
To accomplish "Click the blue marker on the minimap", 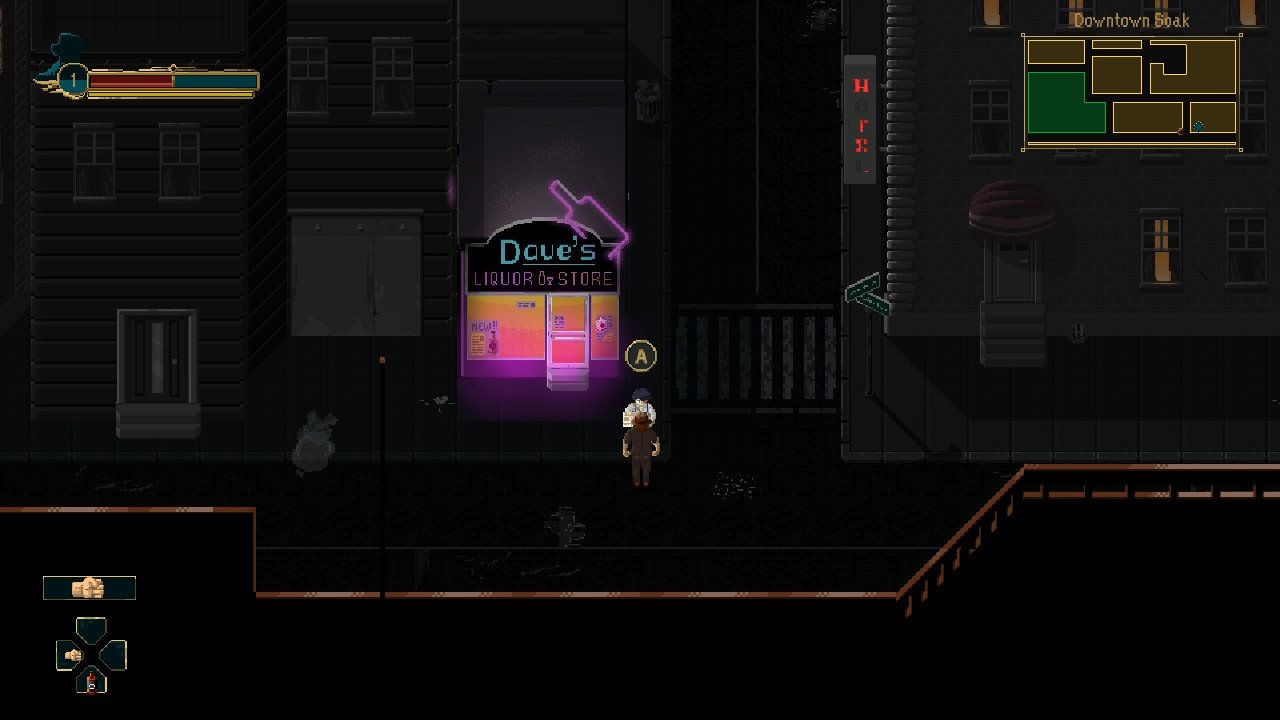I will 1198,126.
